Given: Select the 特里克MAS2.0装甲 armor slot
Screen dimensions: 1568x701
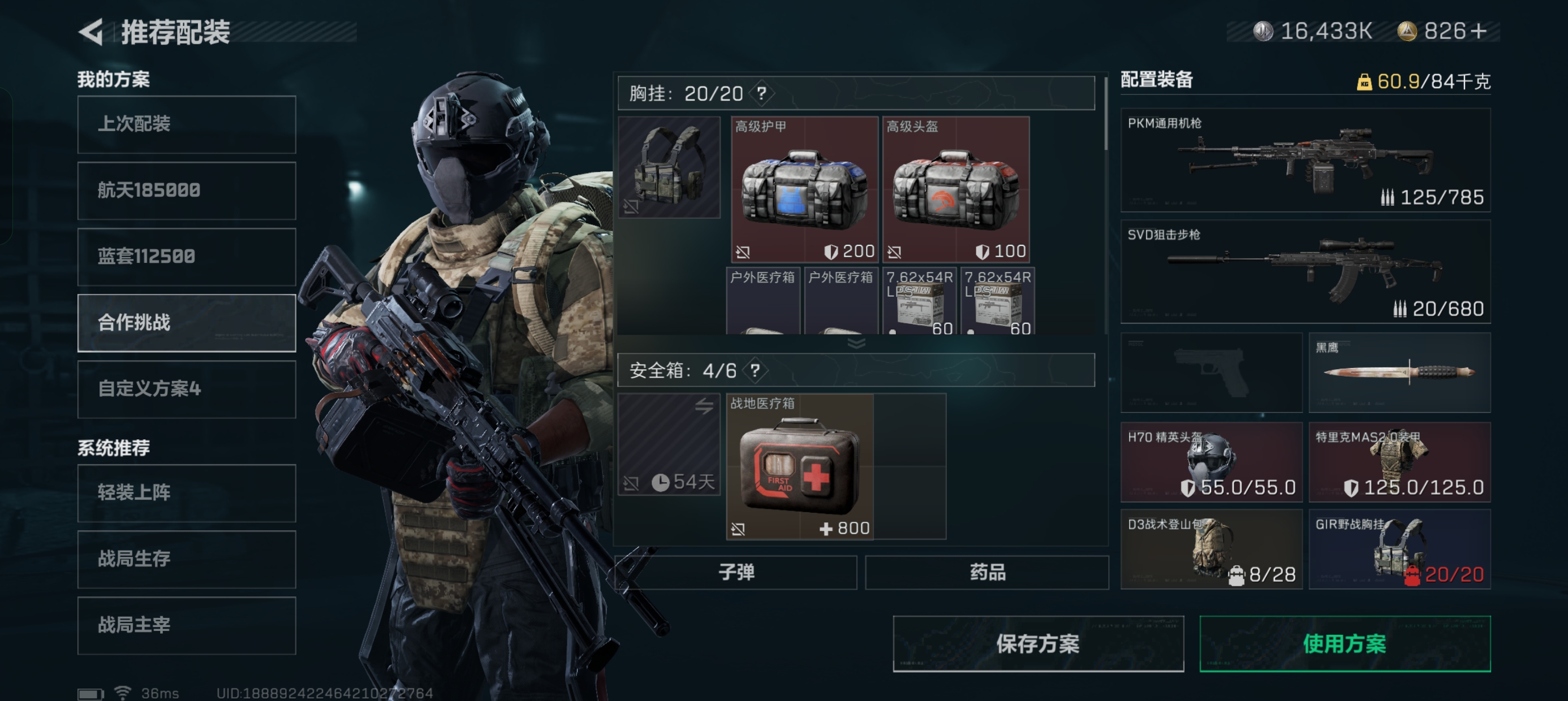Looking at the screenshot, I should pyautogui.click(x=1399, y=462).
